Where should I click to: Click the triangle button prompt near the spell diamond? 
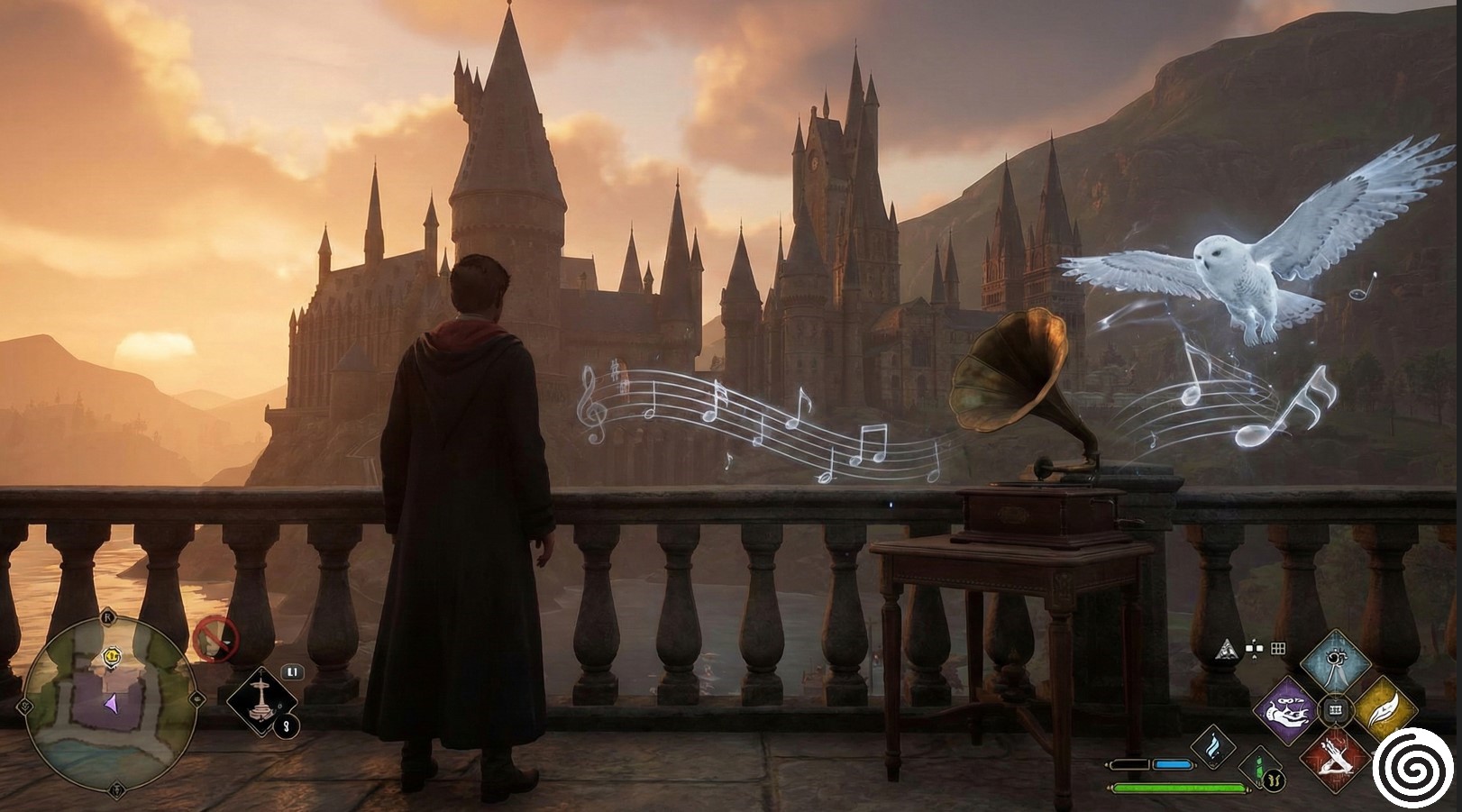coord(1226,651)
